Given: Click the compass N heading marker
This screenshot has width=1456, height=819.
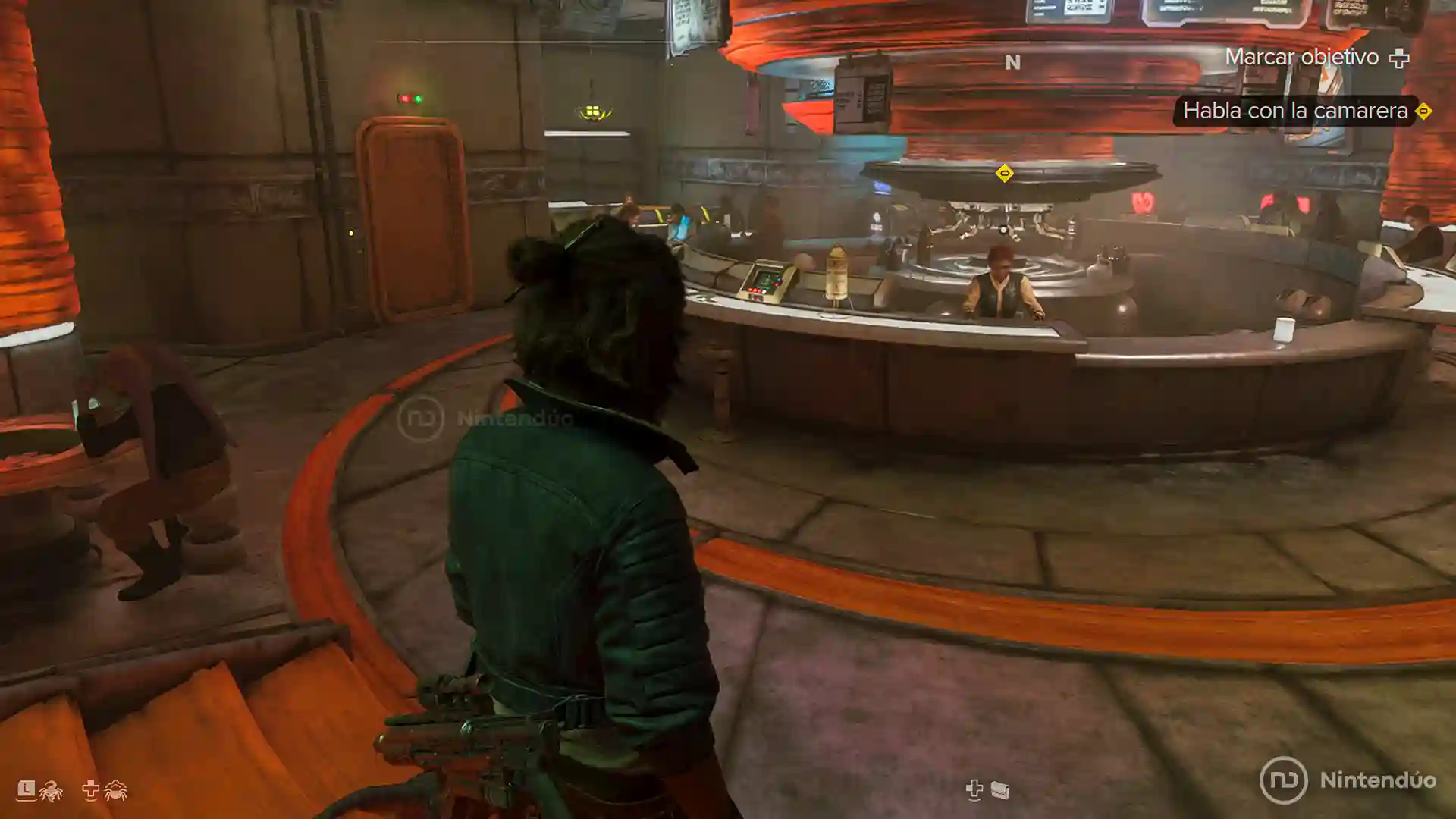Looking at the screenshot, I should click(1012, 63).
